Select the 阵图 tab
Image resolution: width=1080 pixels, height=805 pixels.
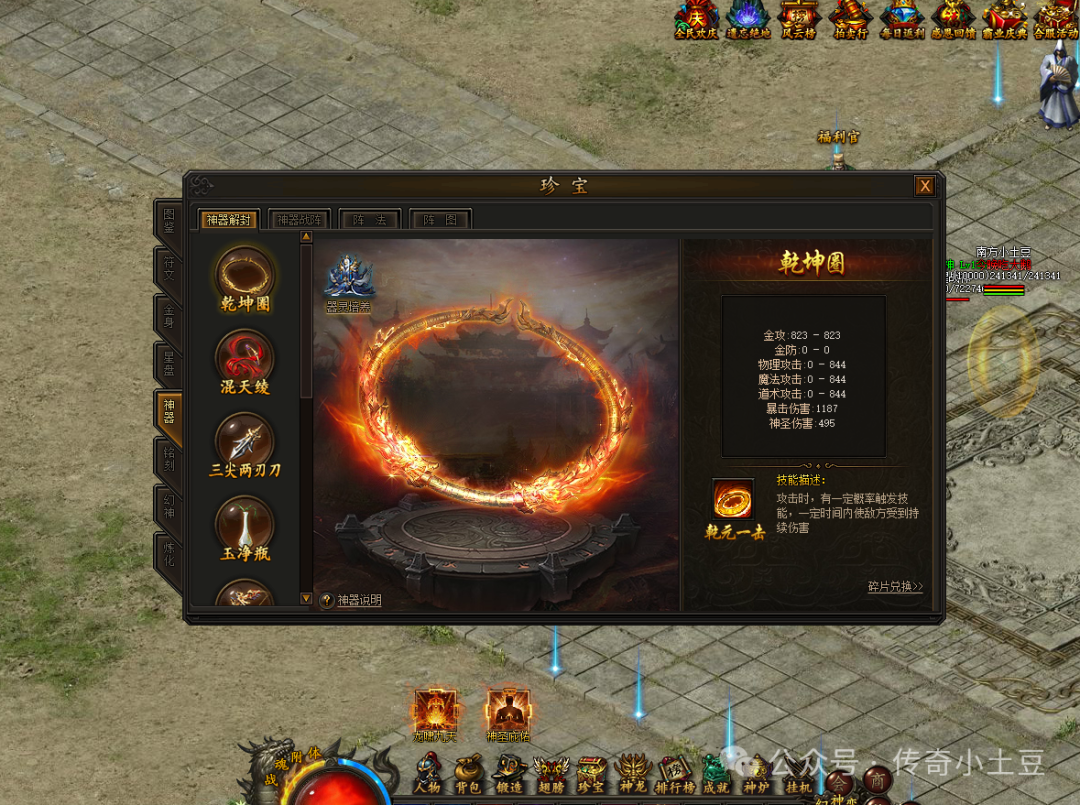pyautogui.click(x=440, y=220)
